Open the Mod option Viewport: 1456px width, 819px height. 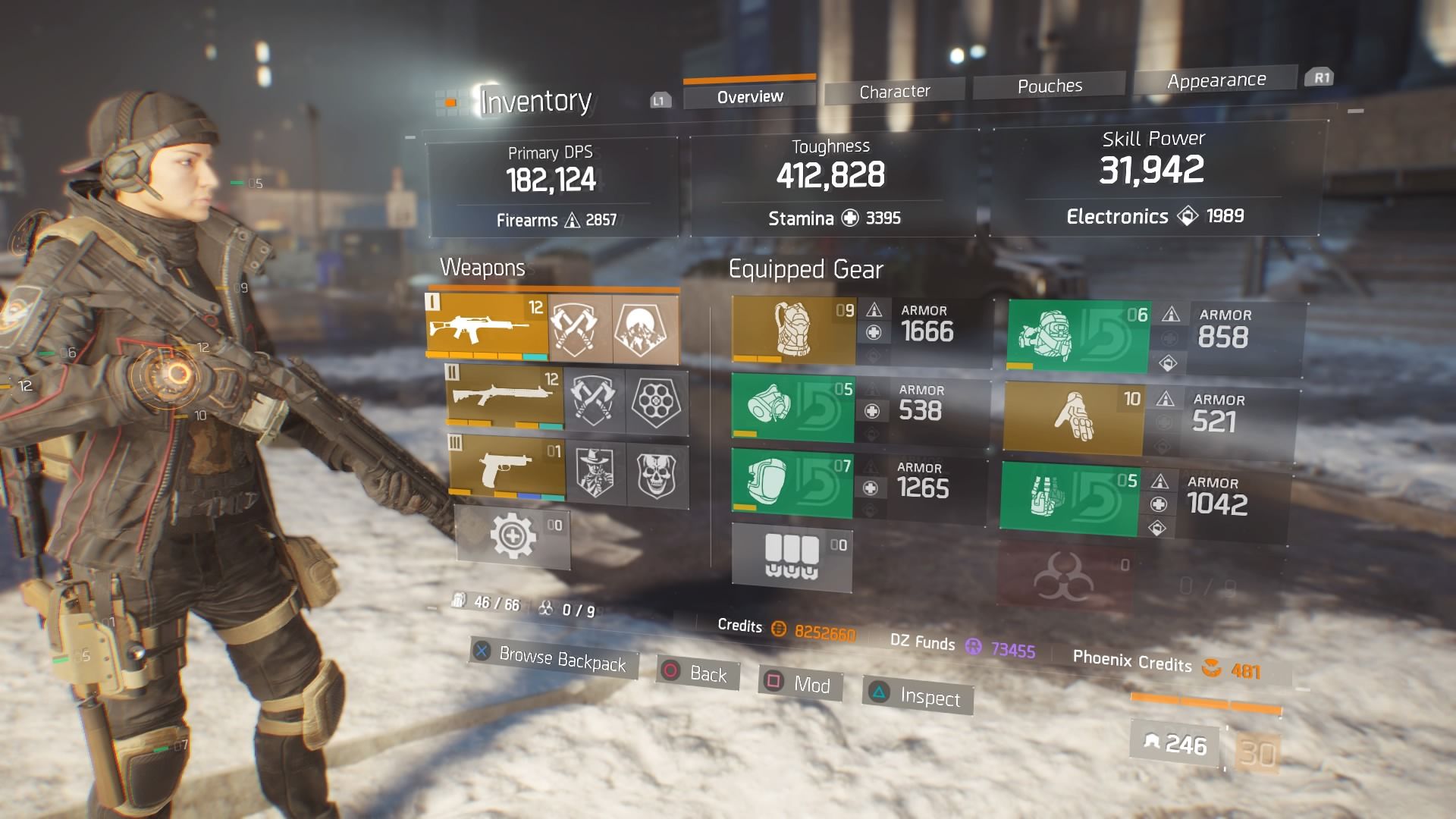click(799, 683)
